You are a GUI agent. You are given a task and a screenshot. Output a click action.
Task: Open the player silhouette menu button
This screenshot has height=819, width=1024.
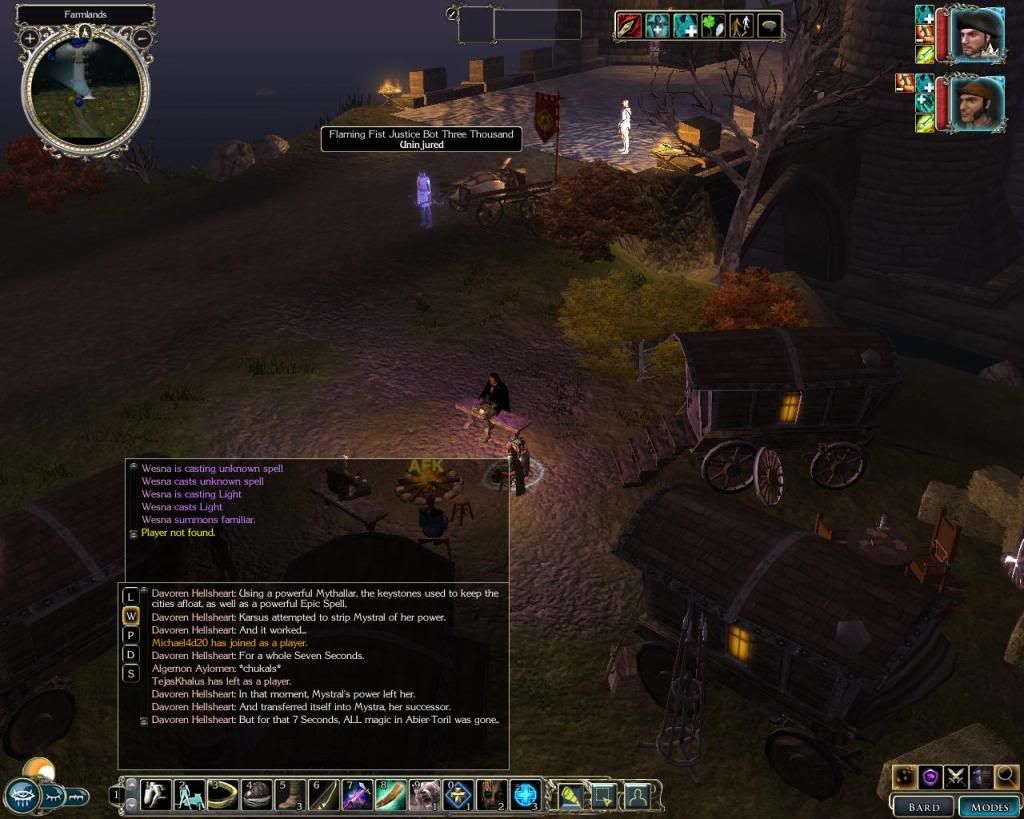click(x=636, y=796)
